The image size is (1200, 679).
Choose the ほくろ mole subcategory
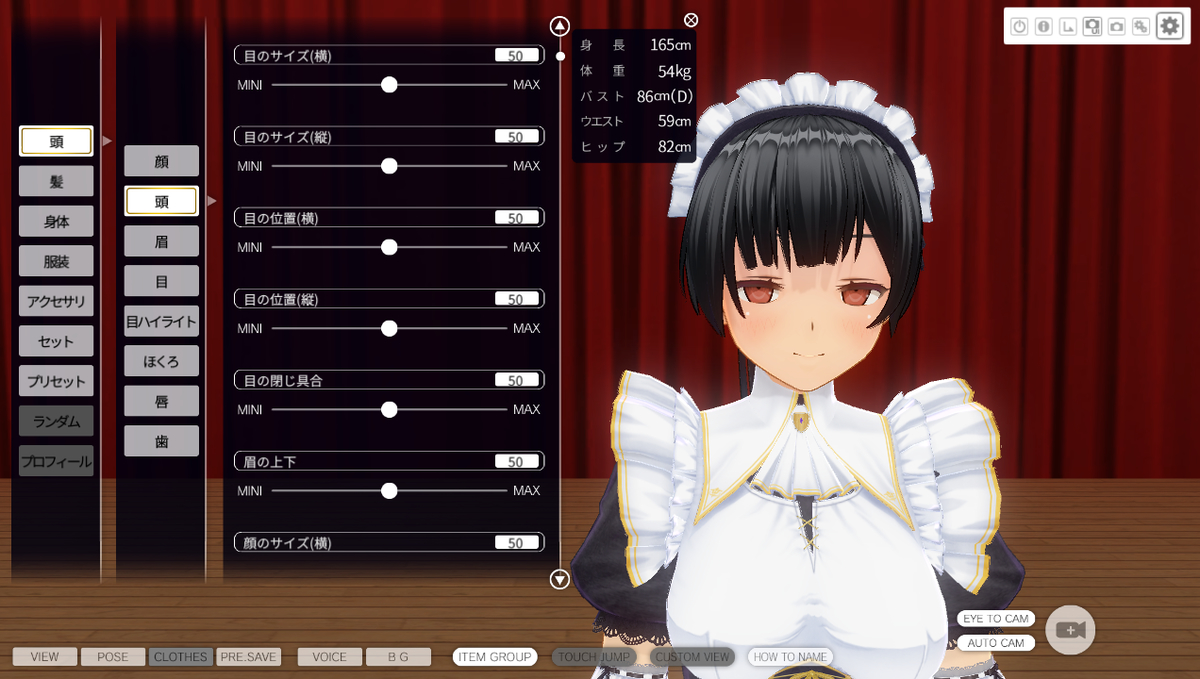(161, 361)
